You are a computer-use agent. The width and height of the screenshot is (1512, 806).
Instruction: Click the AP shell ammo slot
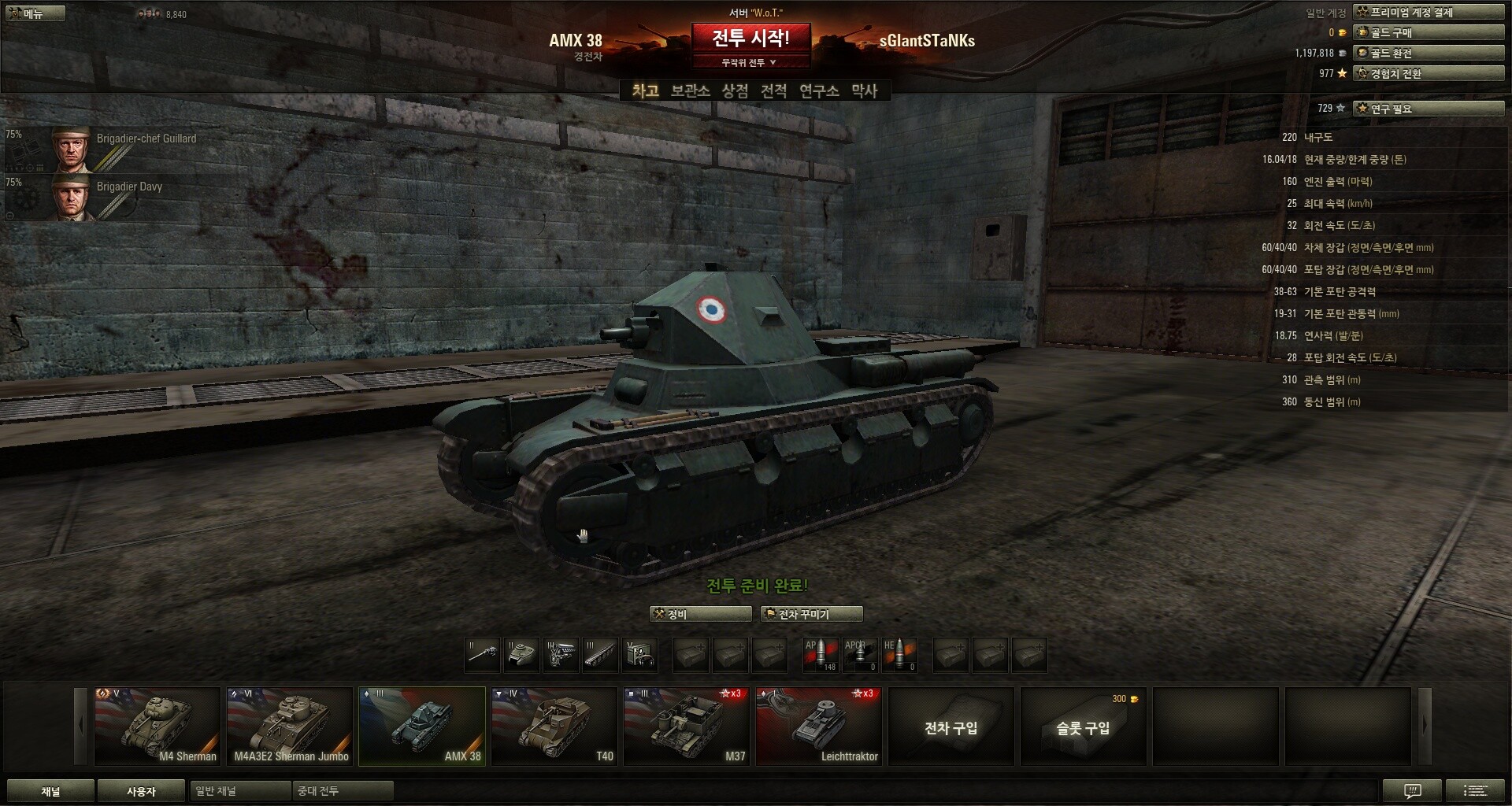[x=820, y=655]
